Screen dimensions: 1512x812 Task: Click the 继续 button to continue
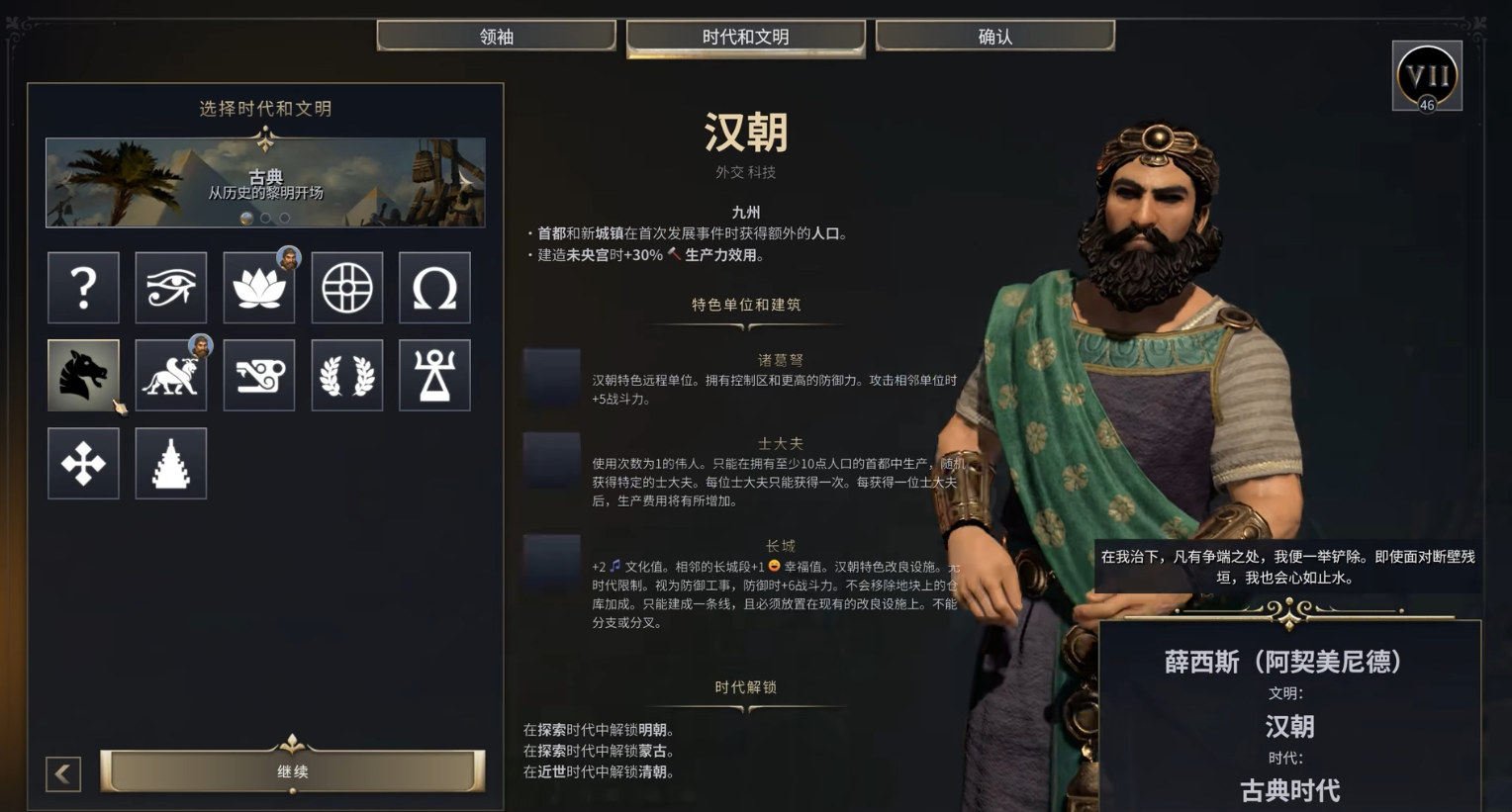[292, 771]
